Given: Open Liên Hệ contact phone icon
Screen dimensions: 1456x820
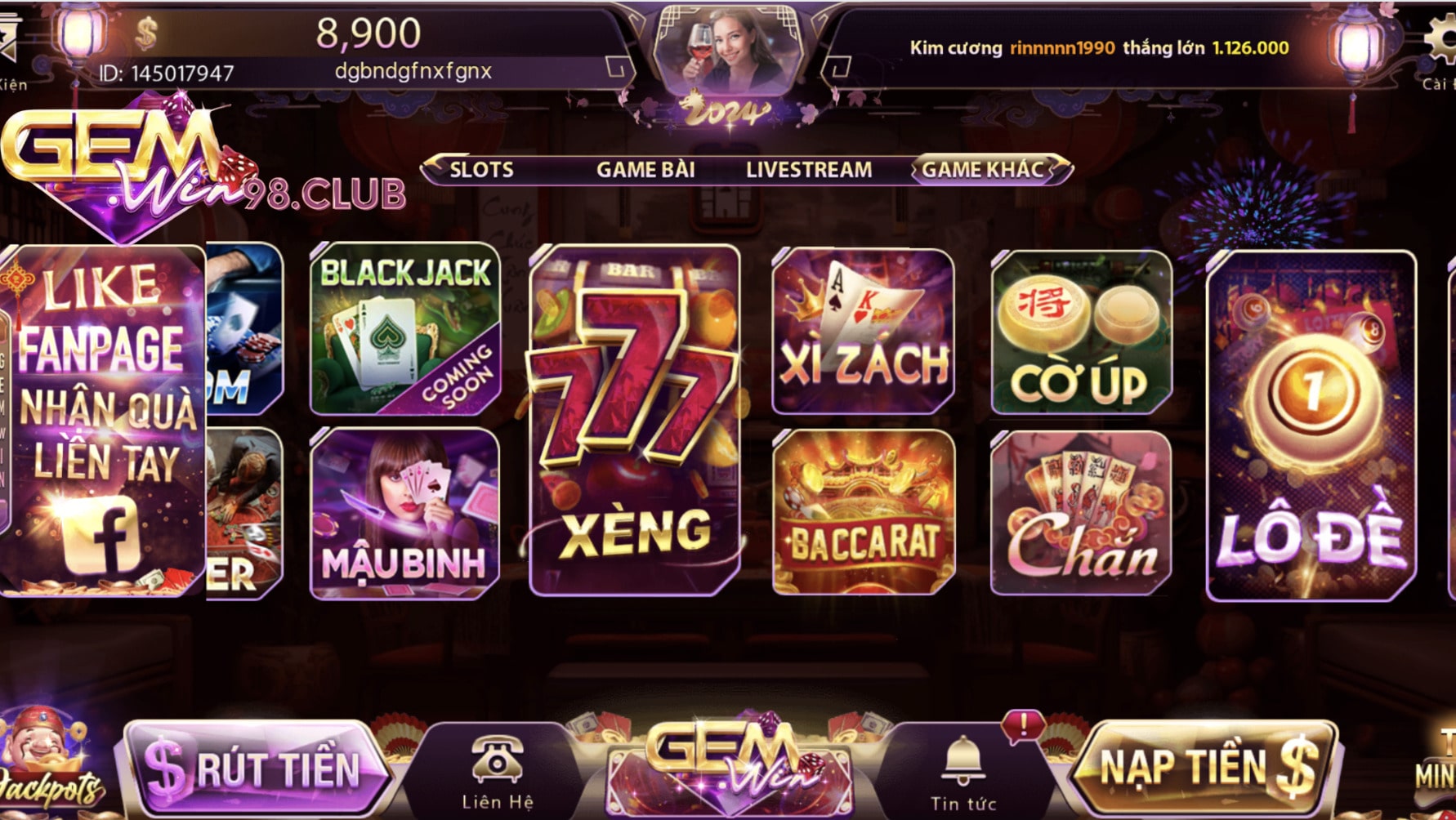Looking at the screenshot, I should 497,772.
